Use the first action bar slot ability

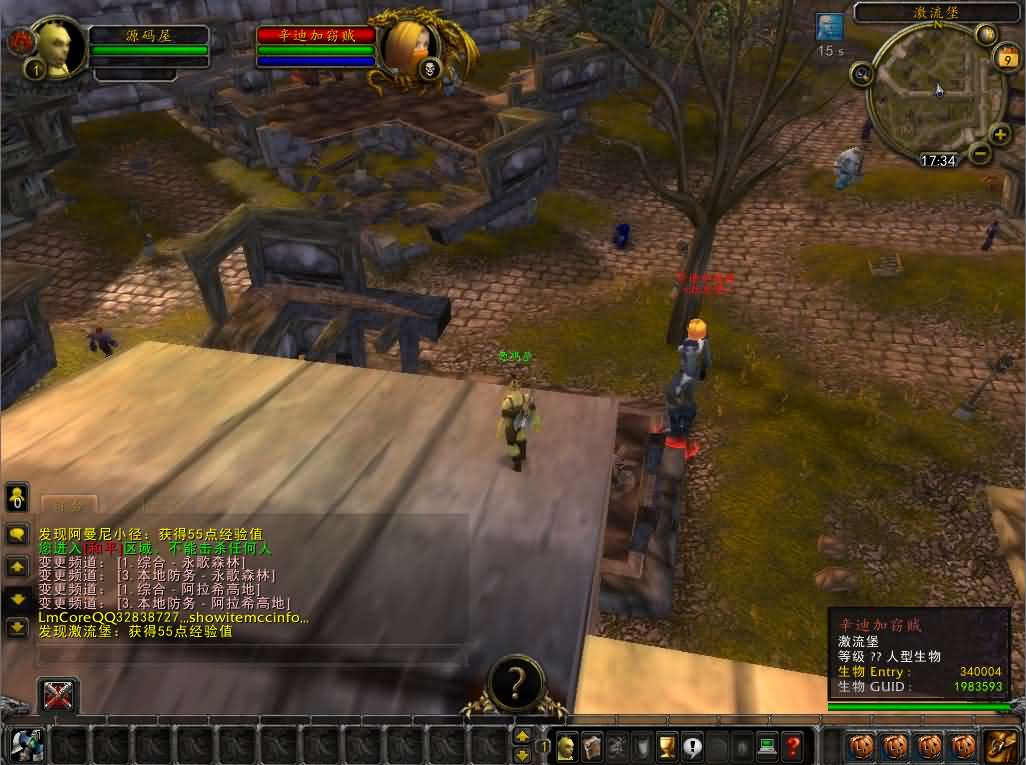[28, 745]
